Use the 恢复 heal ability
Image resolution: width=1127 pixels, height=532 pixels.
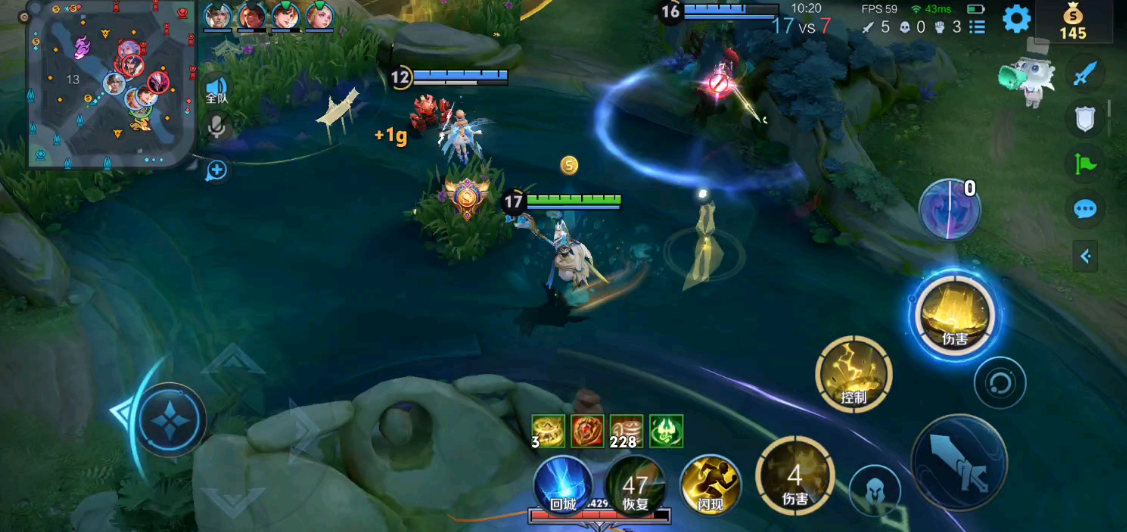click(635, 484)
